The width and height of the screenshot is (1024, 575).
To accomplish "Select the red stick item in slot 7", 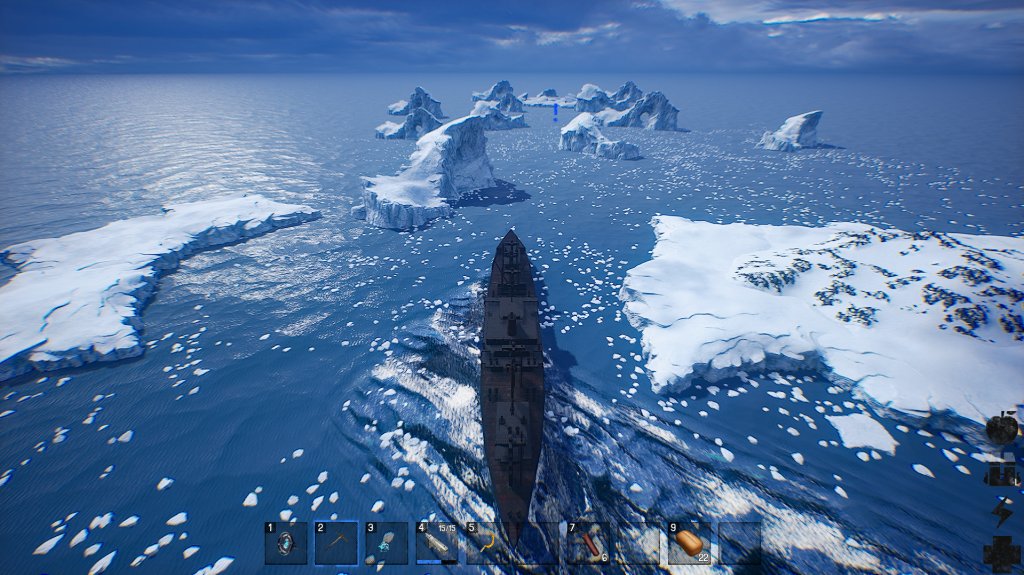I will pyautogui.click(x=588, y=543).
